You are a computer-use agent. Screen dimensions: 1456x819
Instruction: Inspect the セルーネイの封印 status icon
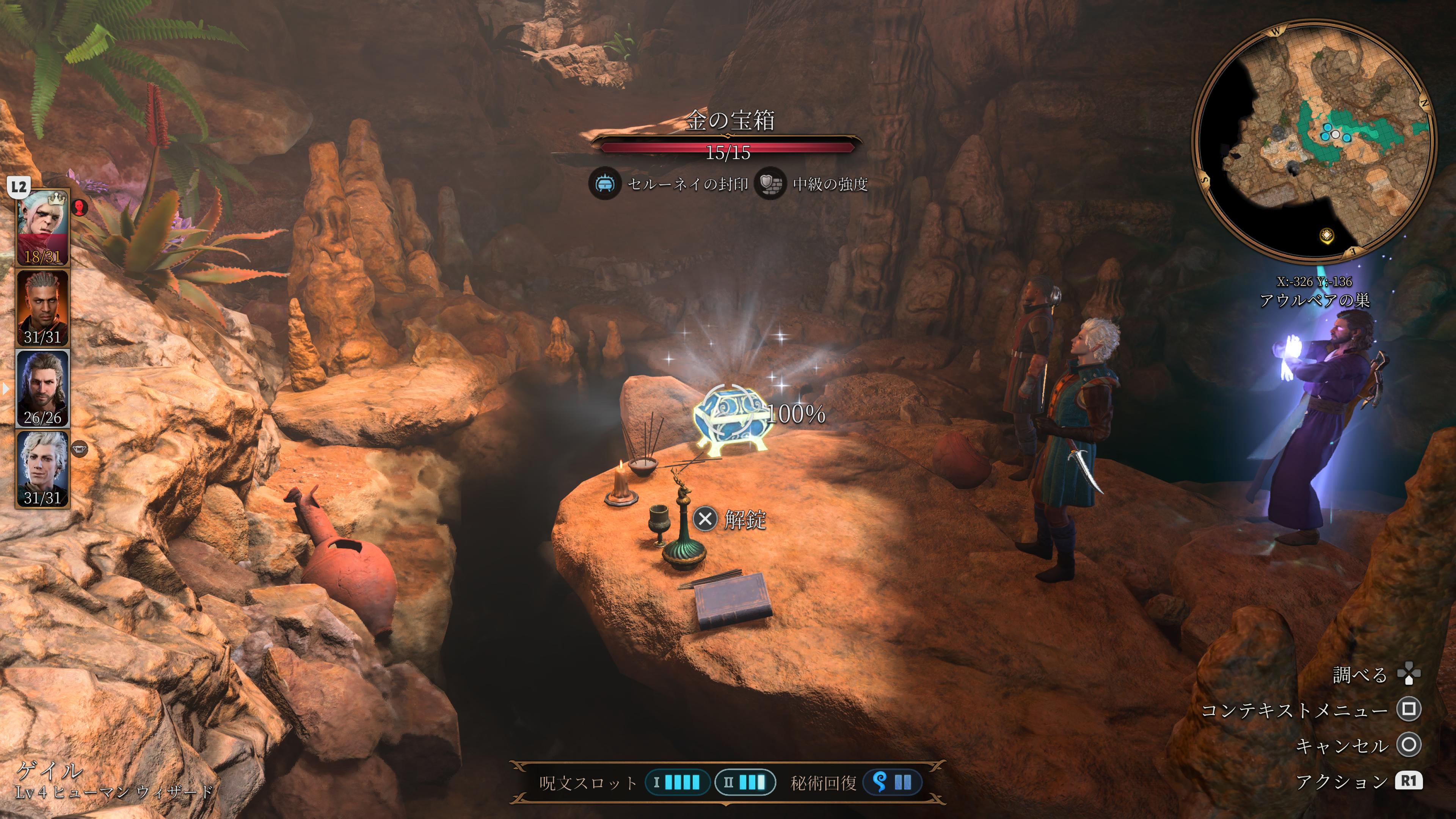pyautogui.click(x=604, y=184)
